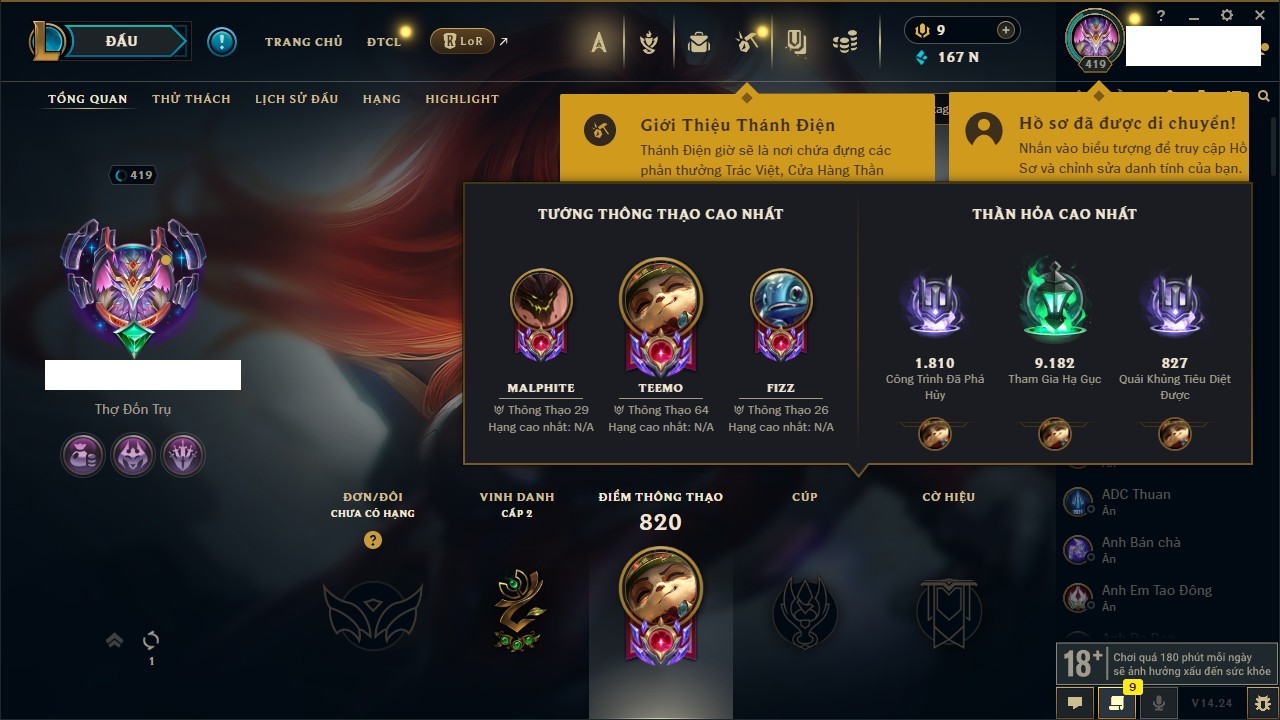The height and width of the screenshot is (720, 1280).
Task: Open the ADC Thuan friend entry
Action: (x=1135, y=501)
